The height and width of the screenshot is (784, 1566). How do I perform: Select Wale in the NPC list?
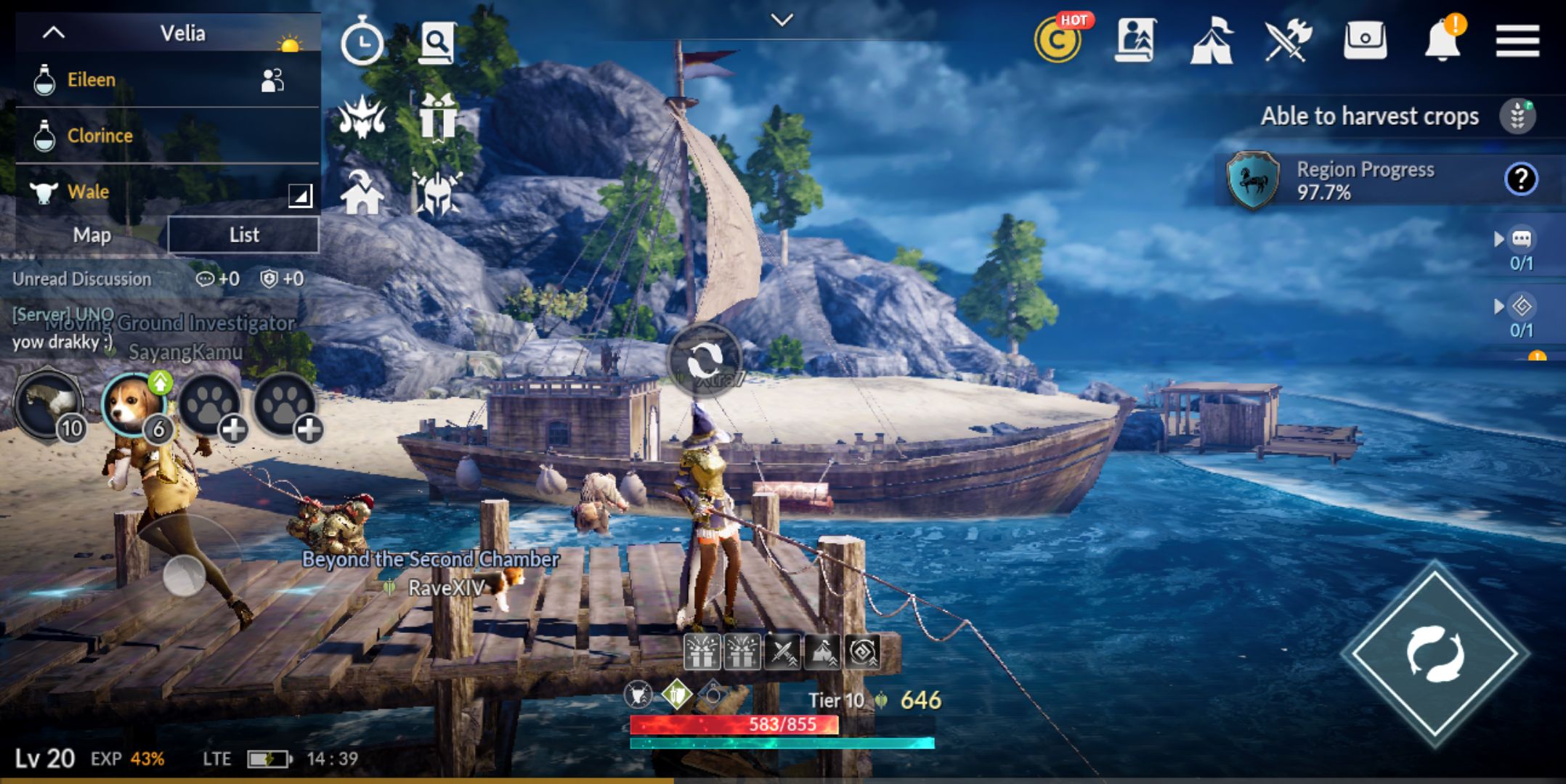[x=88, y=192]
